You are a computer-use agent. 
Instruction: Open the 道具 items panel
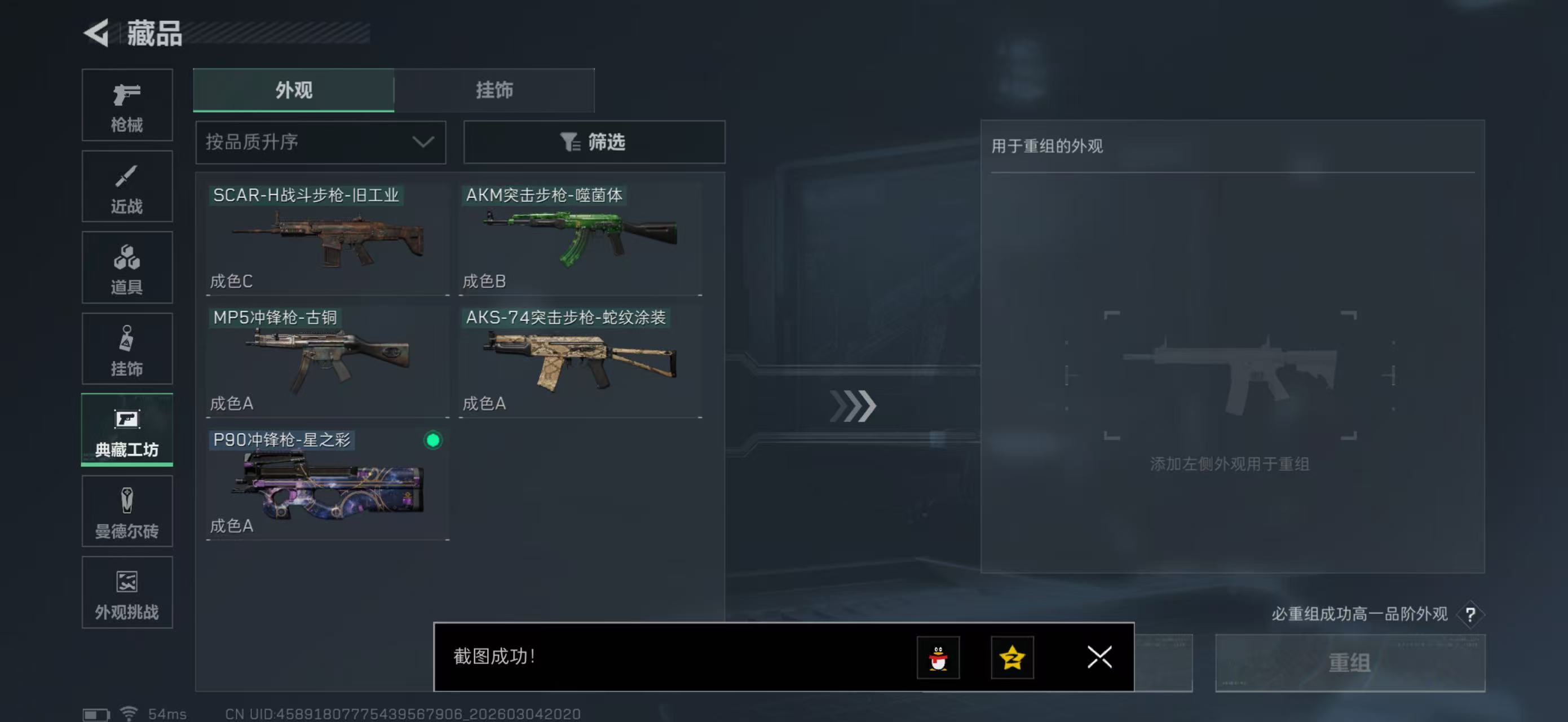tap(127, 268)
